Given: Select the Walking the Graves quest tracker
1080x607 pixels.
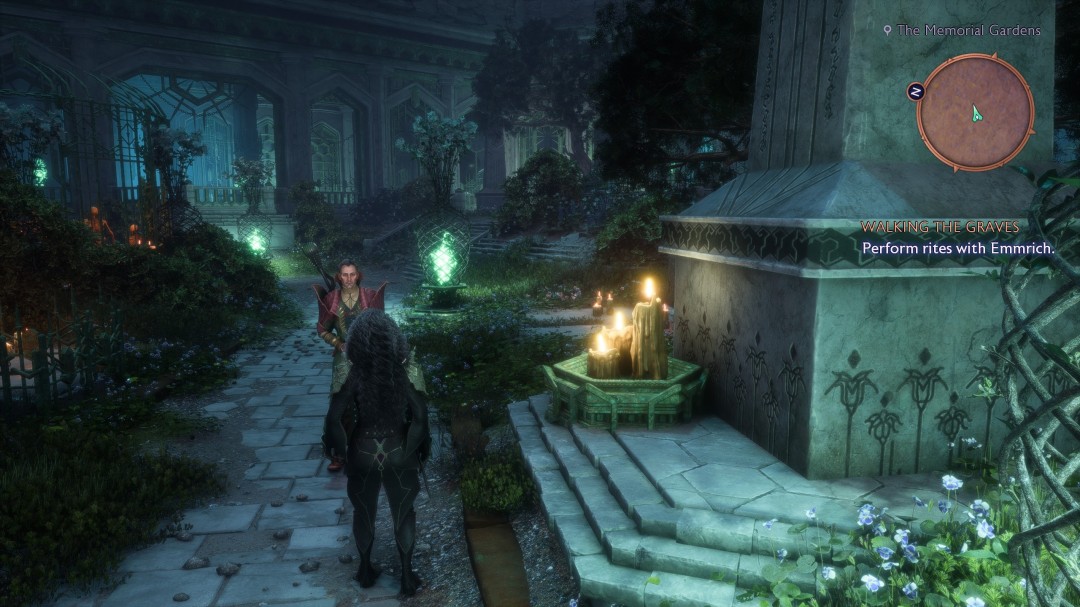Looking at the screenshot, I should (940, 227).
